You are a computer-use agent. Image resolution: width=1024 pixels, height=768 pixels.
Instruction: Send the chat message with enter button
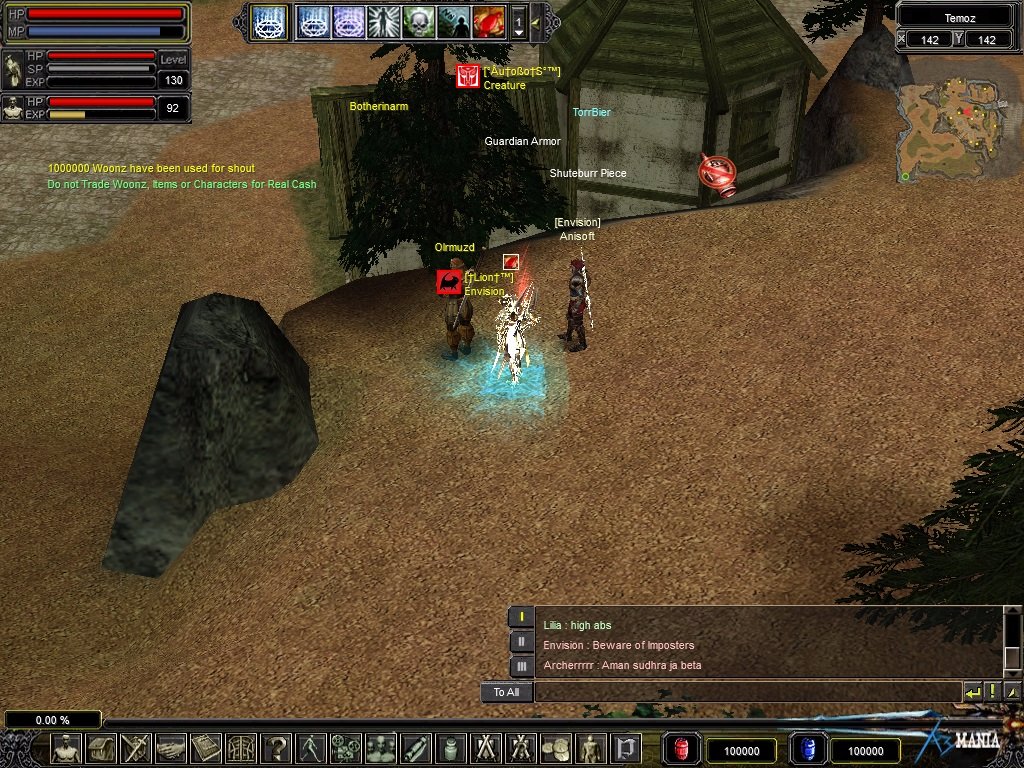973,692
